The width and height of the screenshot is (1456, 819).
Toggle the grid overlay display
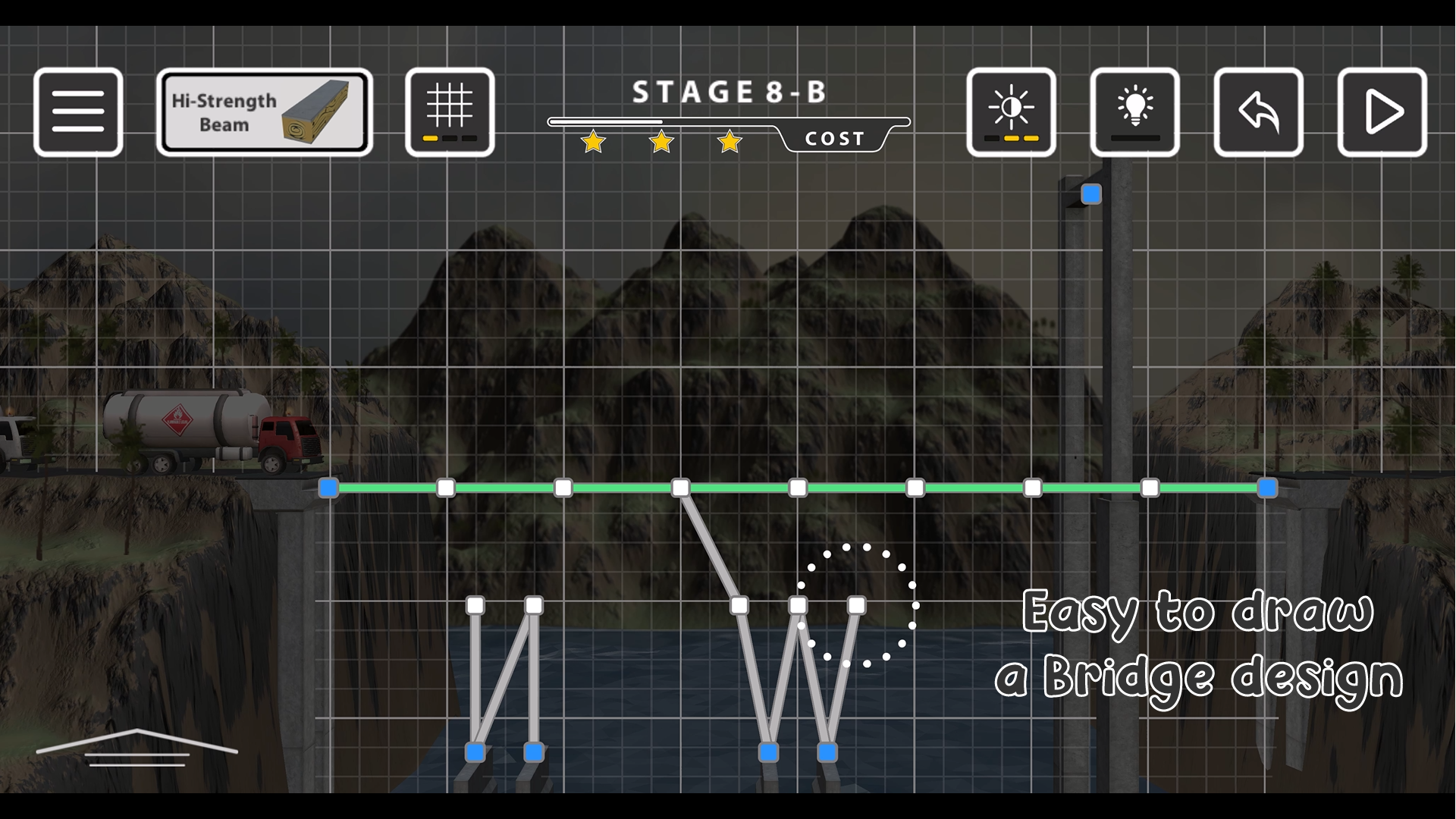click(449, 111)
